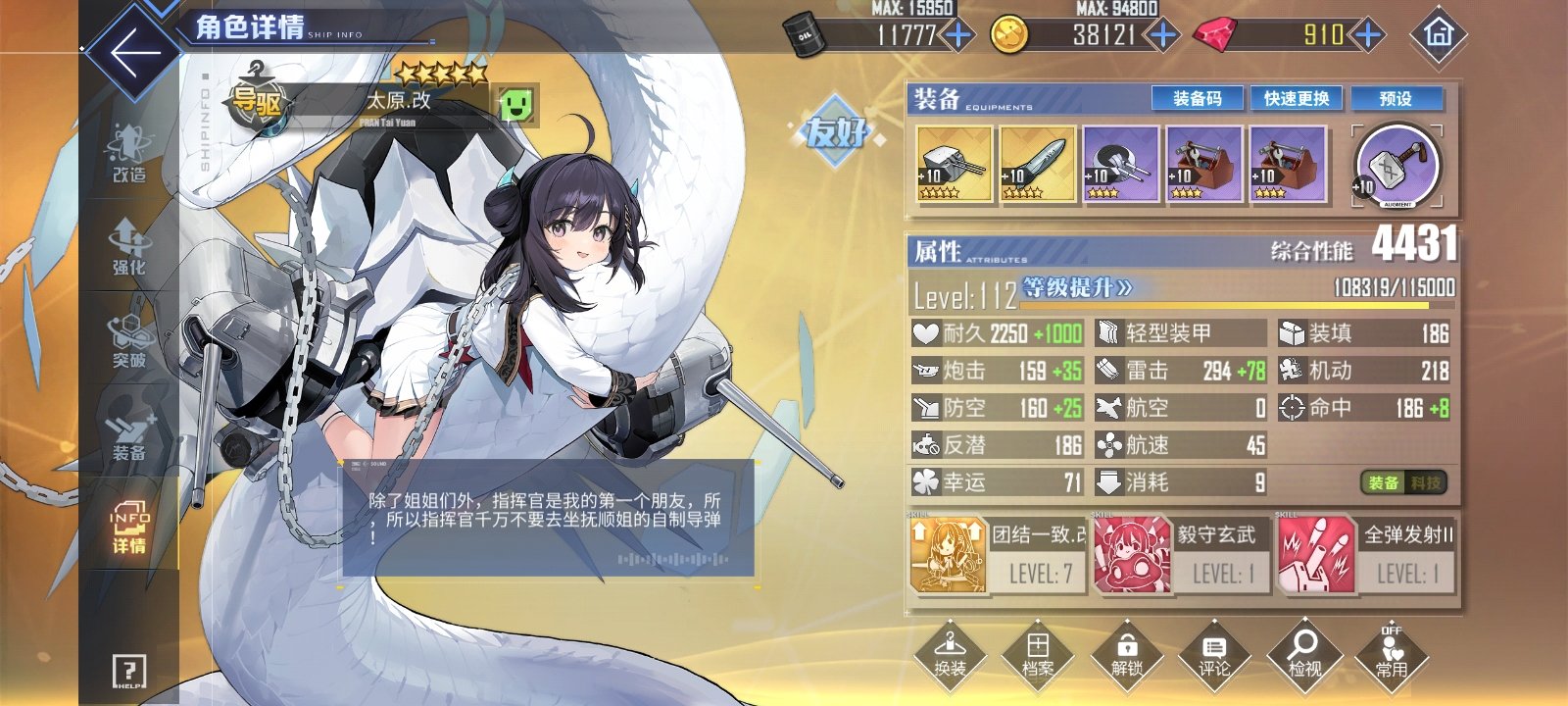Image resolution: width=1568 pixels, height=706 pixels.
Task: View the 全弹发射II skill
Action: (1366, 556)
